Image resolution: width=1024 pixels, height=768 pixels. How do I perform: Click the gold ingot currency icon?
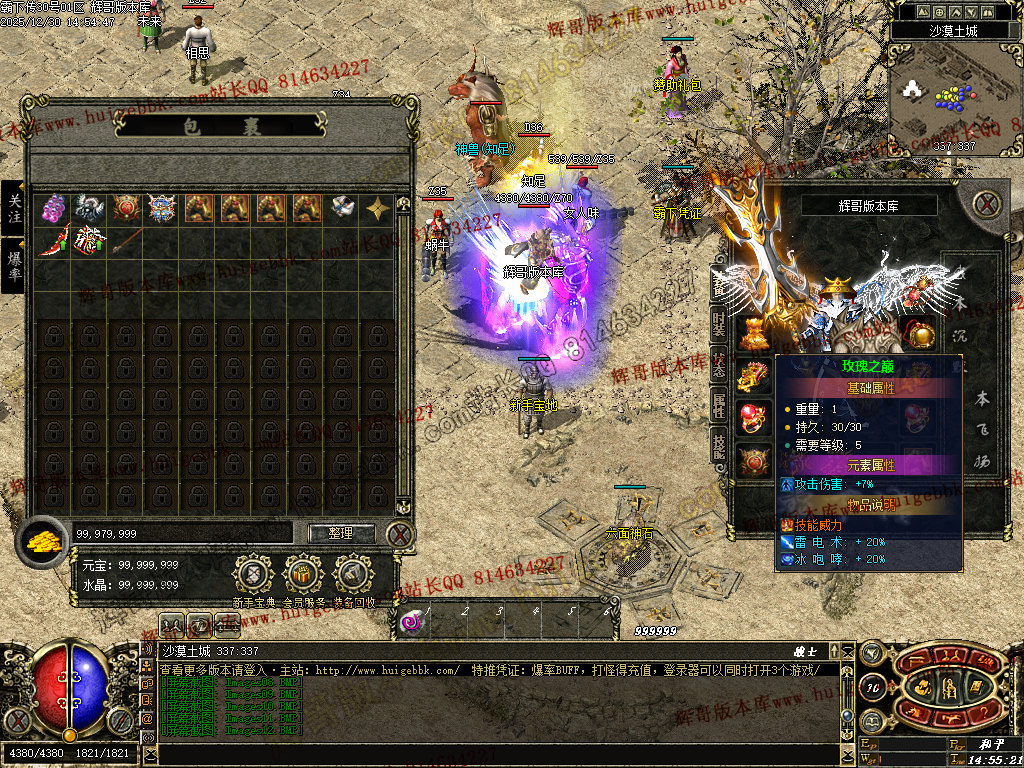click(x=42, y=540)
